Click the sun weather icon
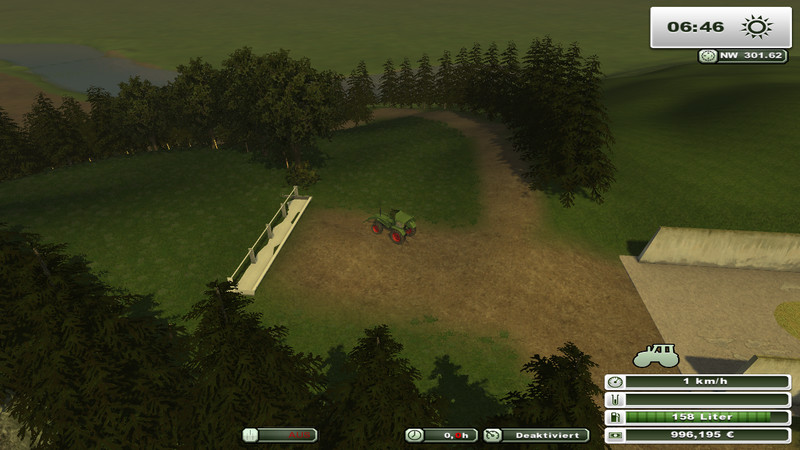Image resolution: width=800 pixels, height=450 pixels. click(753, 27)
